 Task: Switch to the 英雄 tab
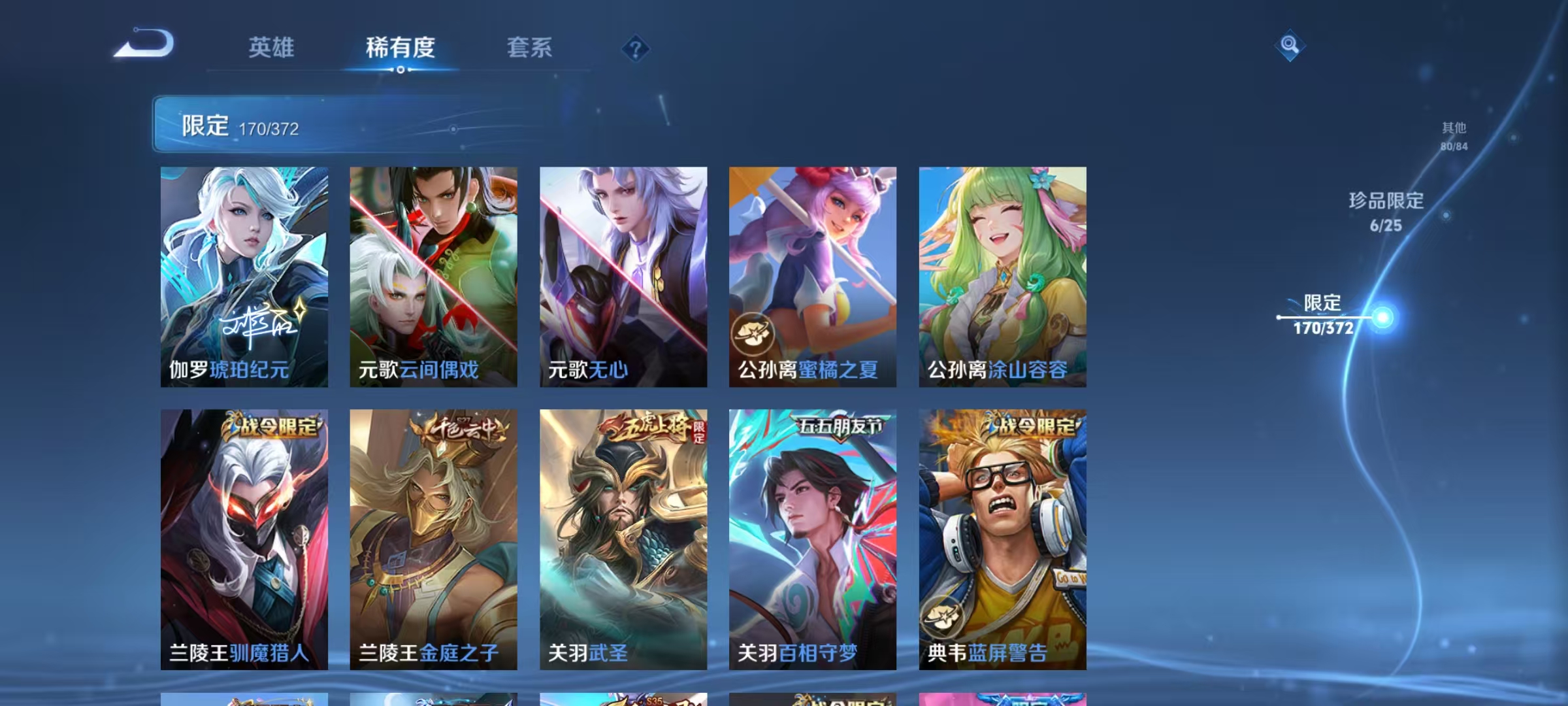click(272, 48)
